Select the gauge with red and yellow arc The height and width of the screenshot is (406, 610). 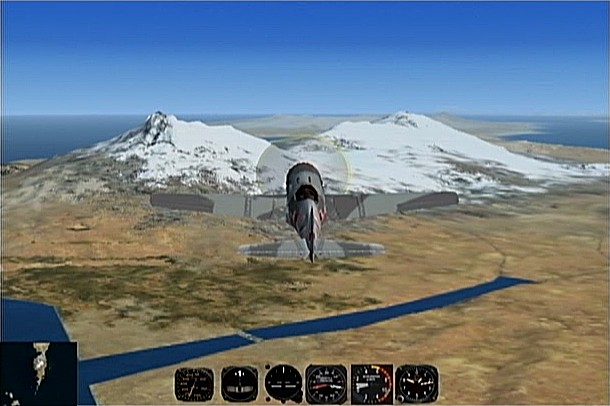(371, 384)
